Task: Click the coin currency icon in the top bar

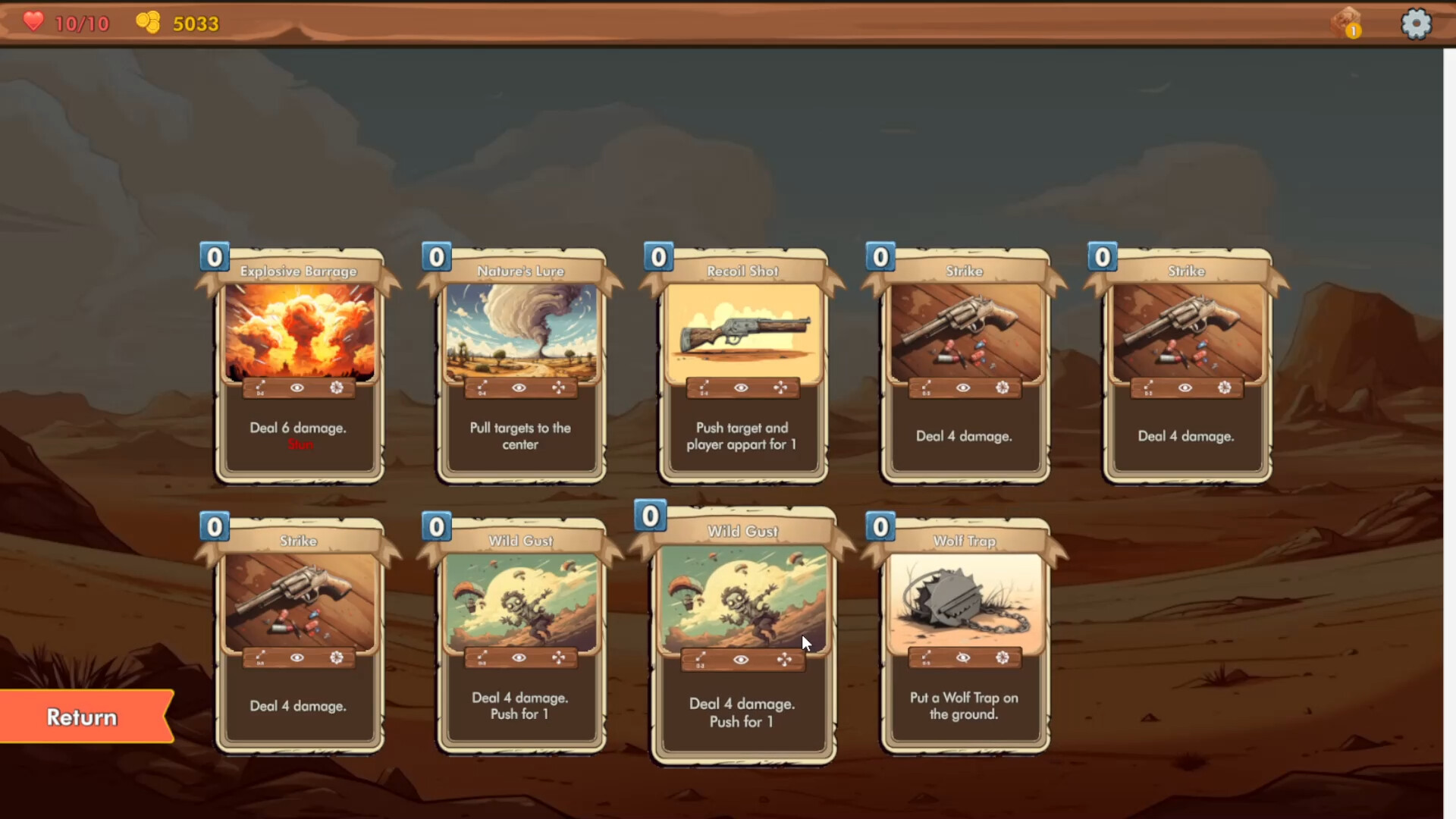Action: pyautogui.click(x=149, y=23)
